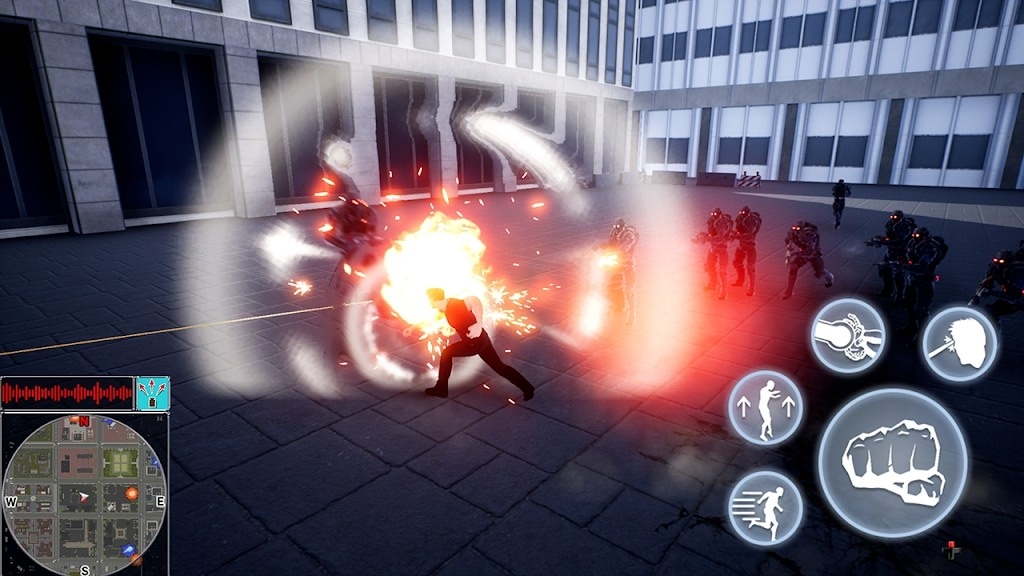
Task: Activate the sprint running man button
Action: click(x=765, y=507)
